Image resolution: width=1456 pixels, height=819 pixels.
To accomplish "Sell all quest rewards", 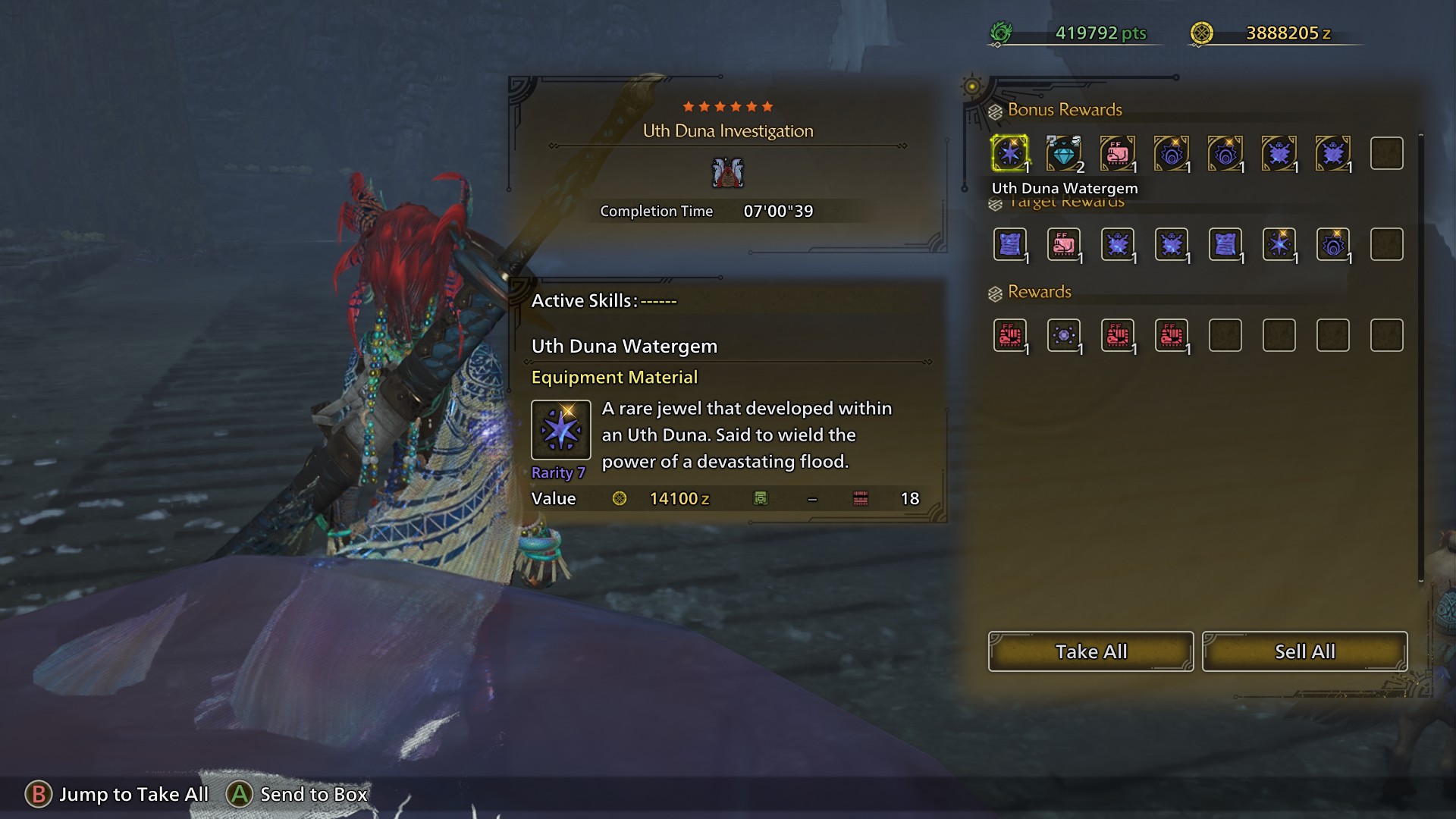I will [1304, 651].
